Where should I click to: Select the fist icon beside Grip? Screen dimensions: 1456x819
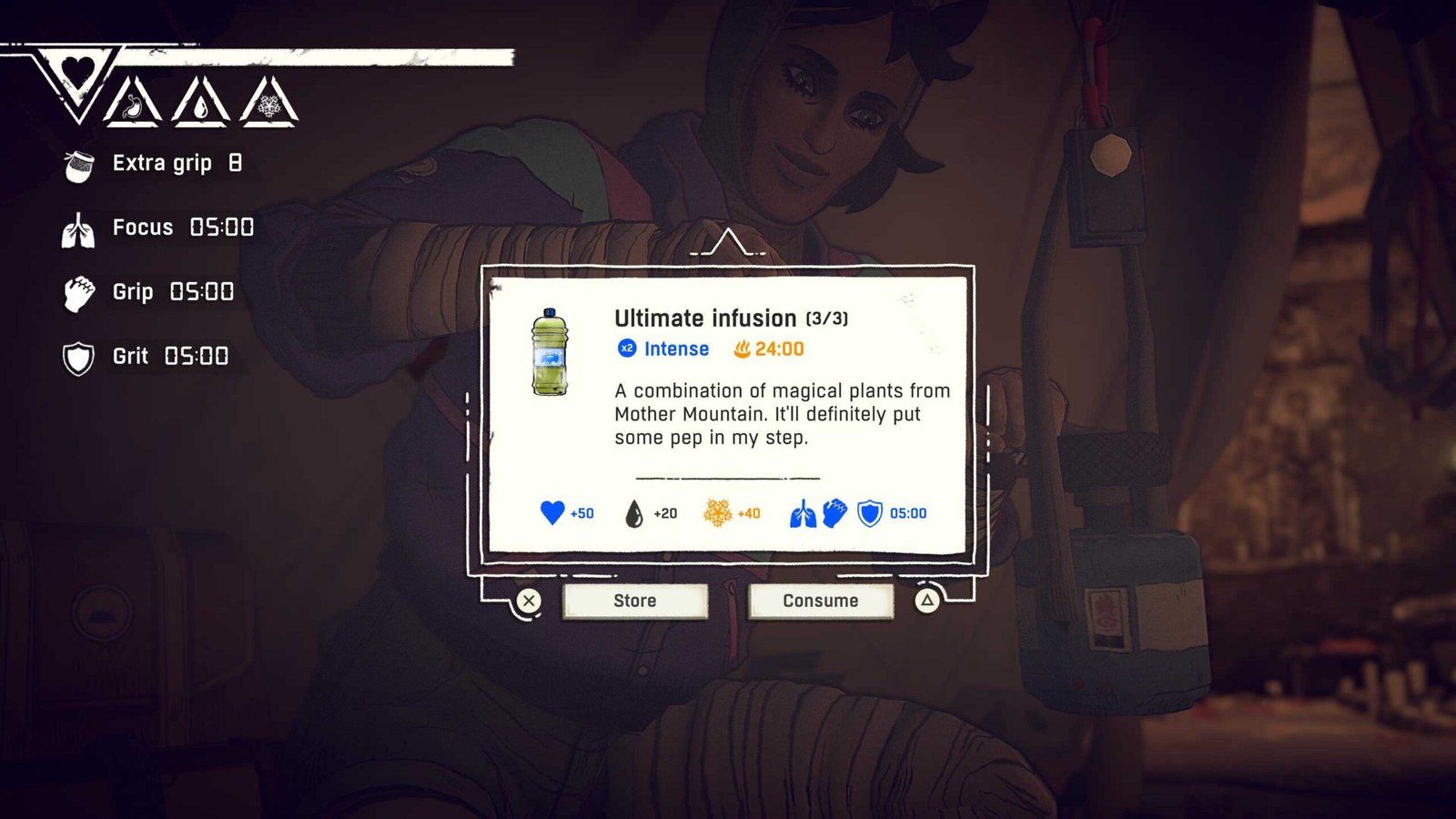pyautogui.click(x=80, y=292)
